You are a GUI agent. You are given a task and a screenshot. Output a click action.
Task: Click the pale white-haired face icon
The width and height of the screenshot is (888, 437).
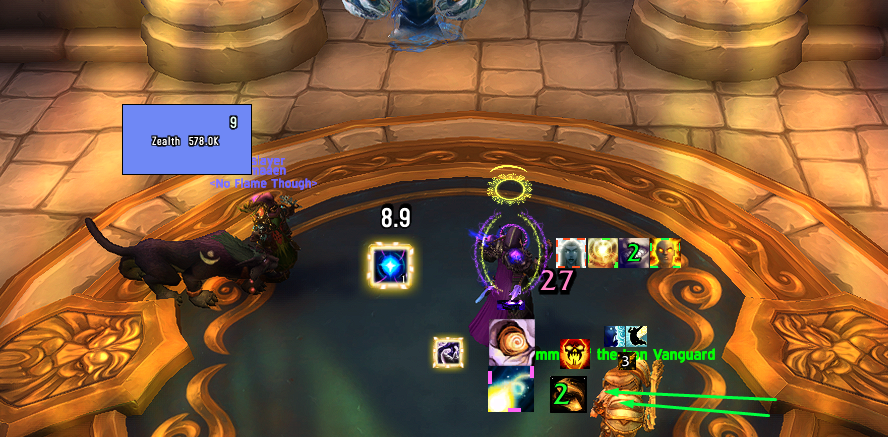(571, 253)
